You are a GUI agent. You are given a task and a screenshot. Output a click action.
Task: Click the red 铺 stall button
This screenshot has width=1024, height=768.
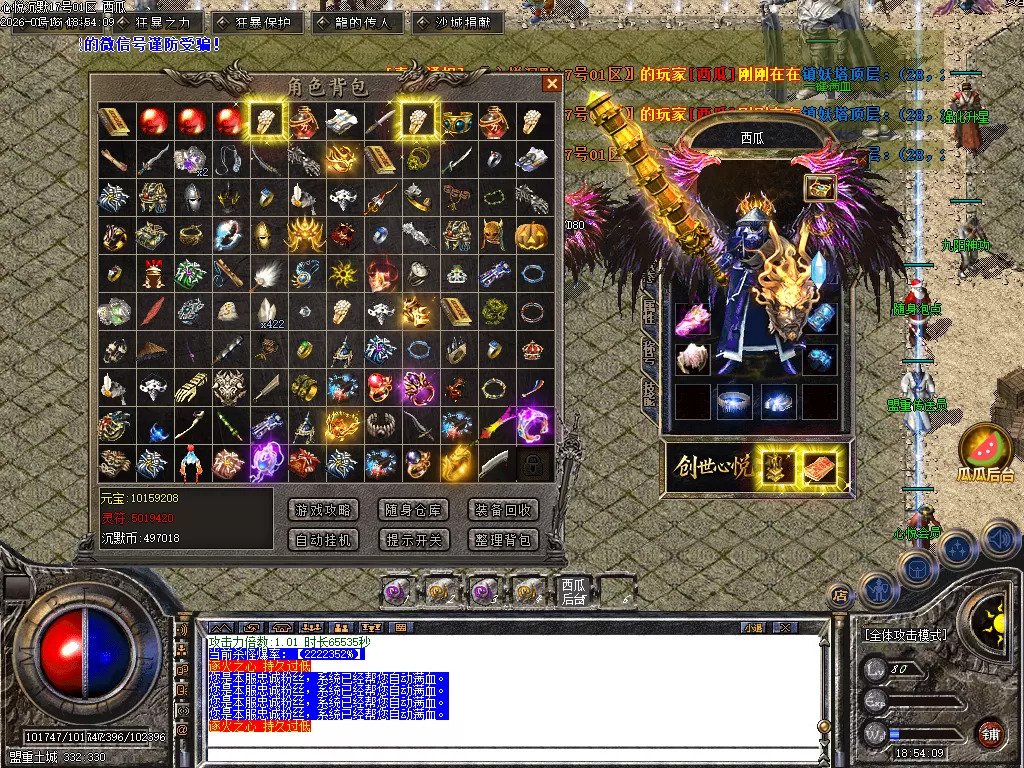[990, 733]
